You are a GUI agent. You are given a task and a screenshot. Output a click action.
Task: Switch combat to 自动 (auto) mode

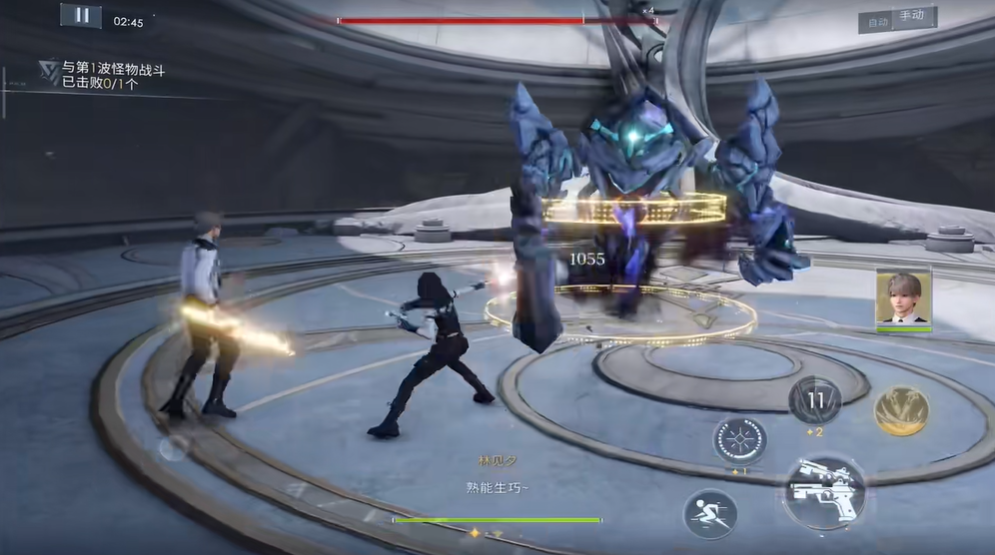point(878,22)
